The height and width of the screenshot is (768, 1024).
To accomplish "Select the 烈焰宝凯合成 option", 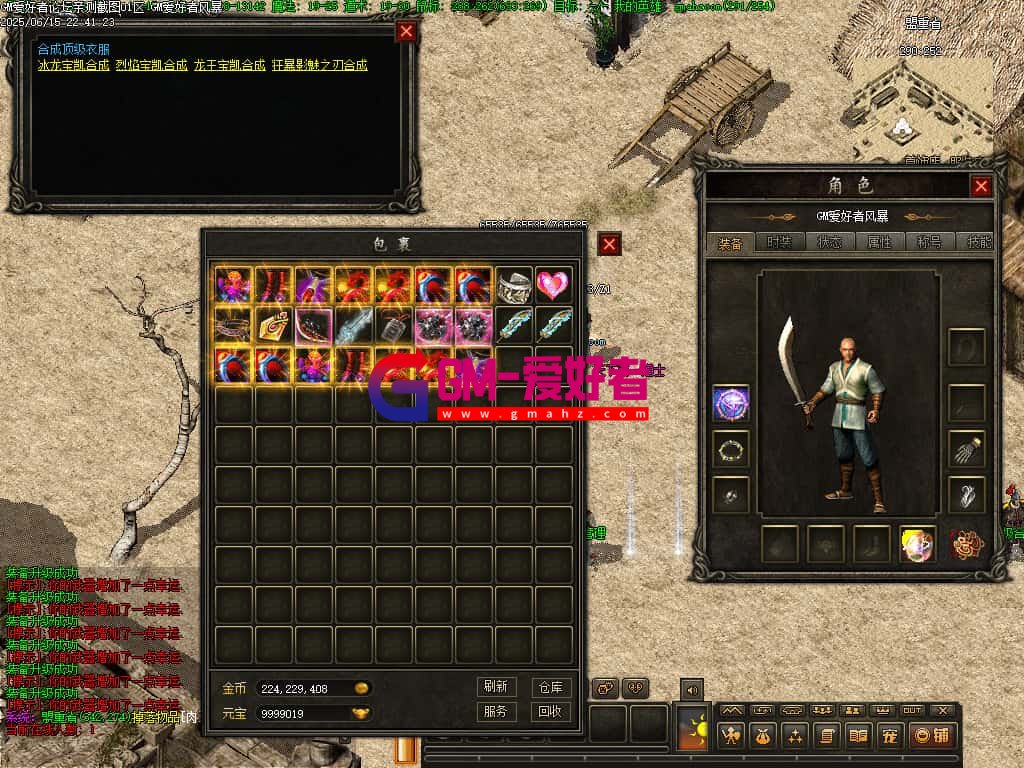I will 151,65.
